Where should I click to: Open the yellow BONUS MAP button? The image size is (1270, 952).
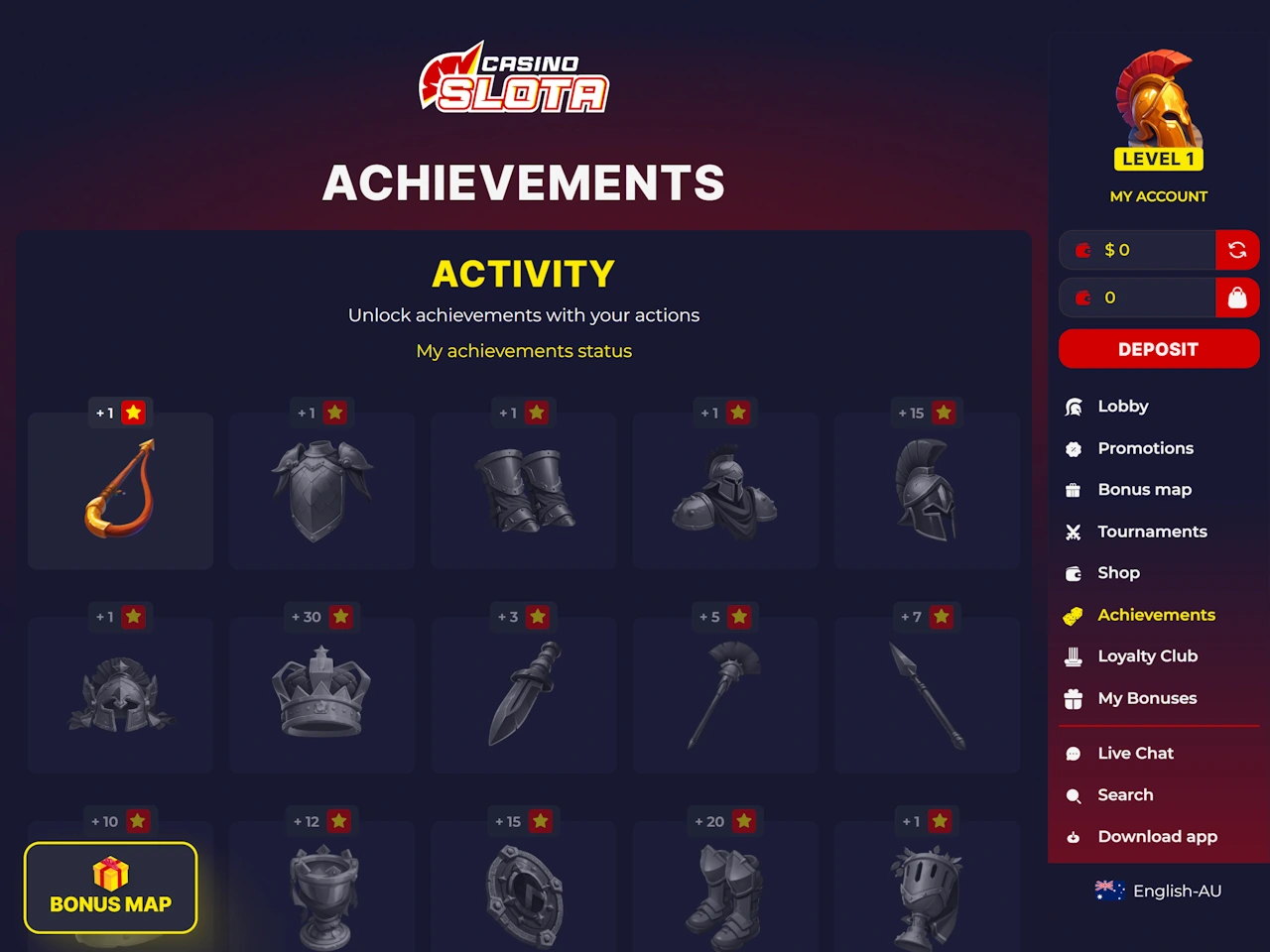111,888
